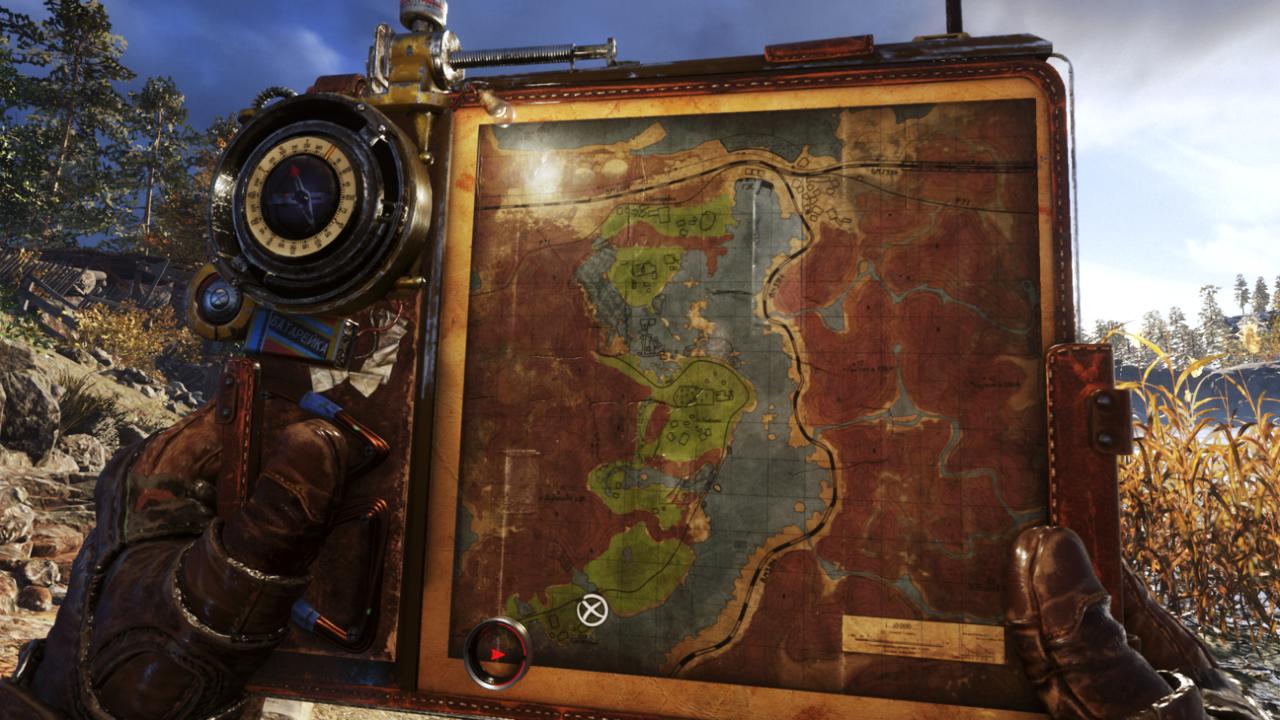Click the red arrow player position marker
The image size is (1280, 720).
pyautogui.click(x=497, y=654)
